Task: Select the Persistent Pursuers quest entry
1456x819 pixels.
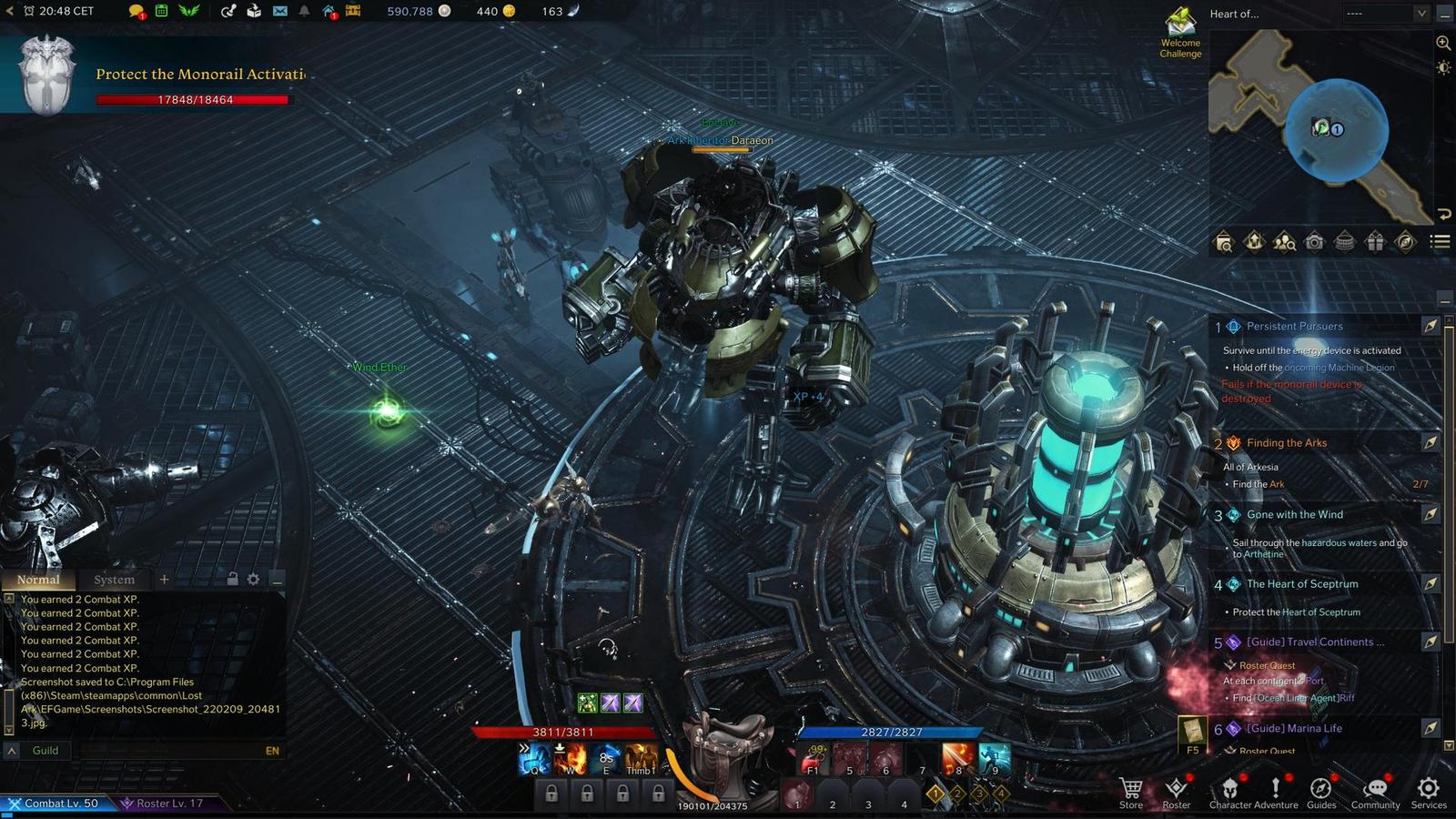Action: (x=1294, y=327)
